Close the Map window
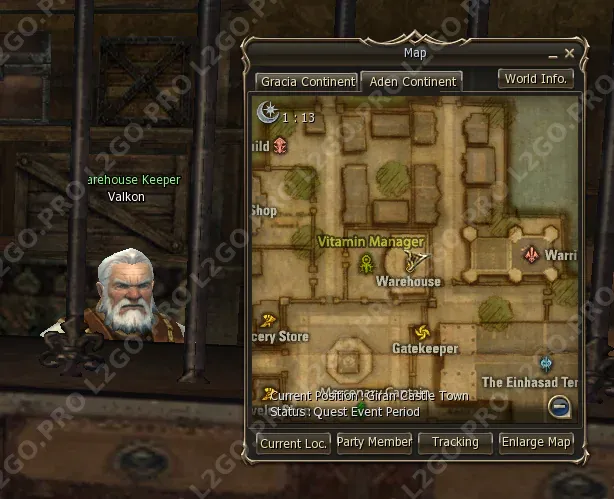The image size is (614, 499). [x=569, y=53]
